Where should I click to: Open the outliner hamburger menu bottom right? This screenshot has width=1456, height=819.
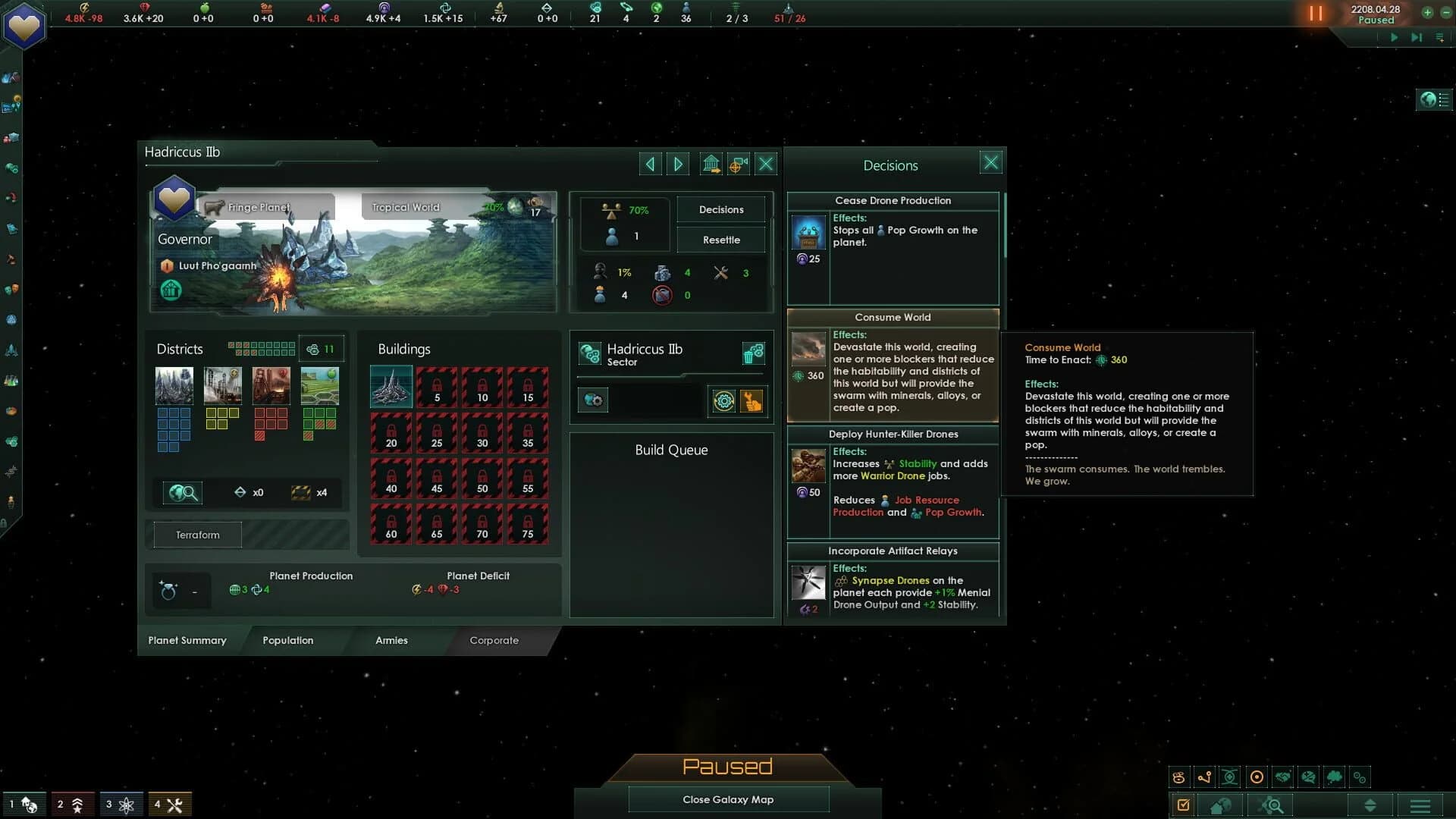[x=1419, y=805]
